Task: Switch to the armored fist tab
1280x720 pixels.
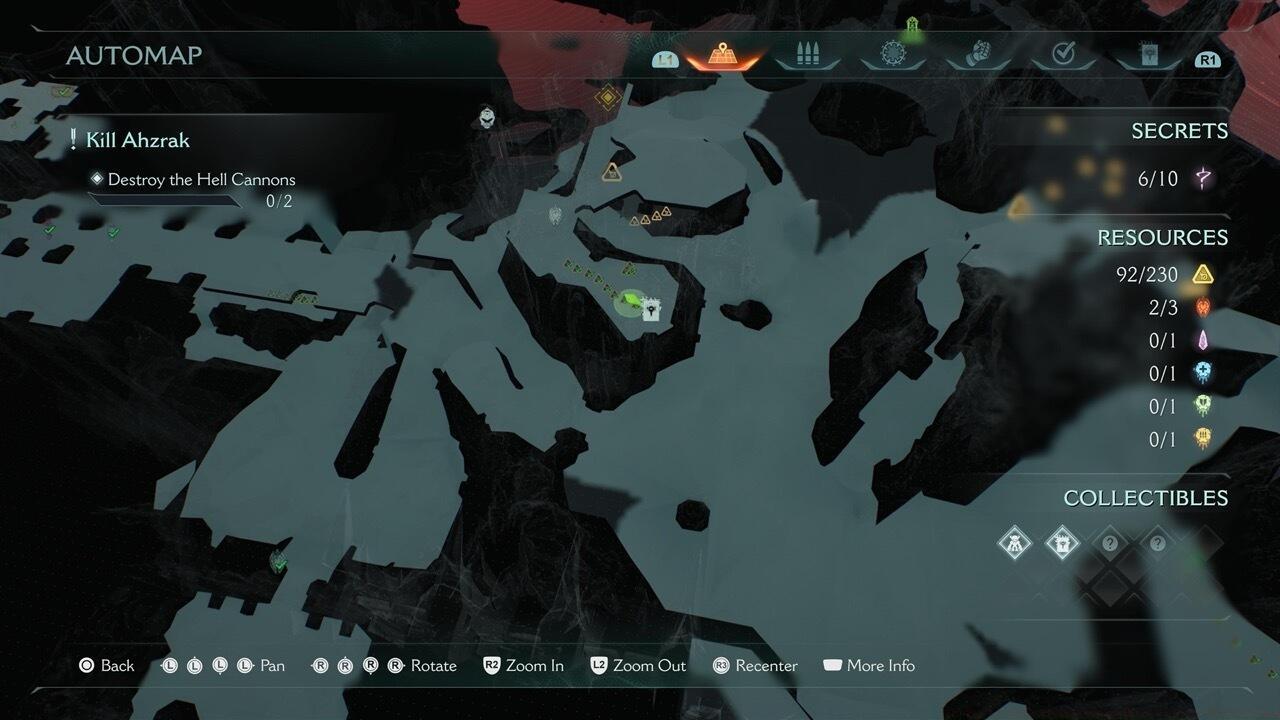Action: click(978, 55)
